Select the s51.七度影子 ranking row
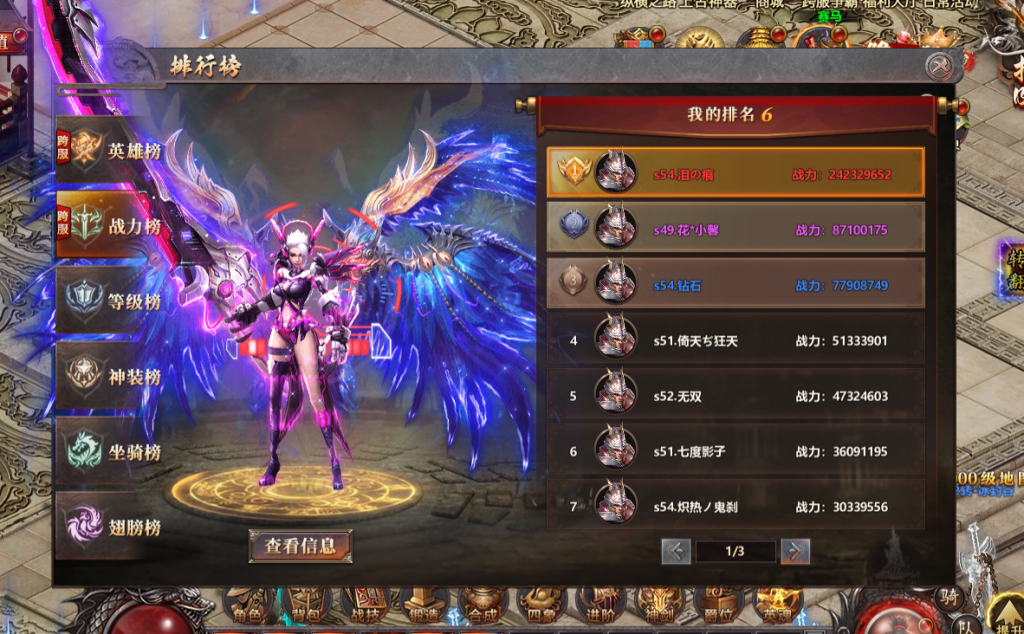 click(735, 451)
